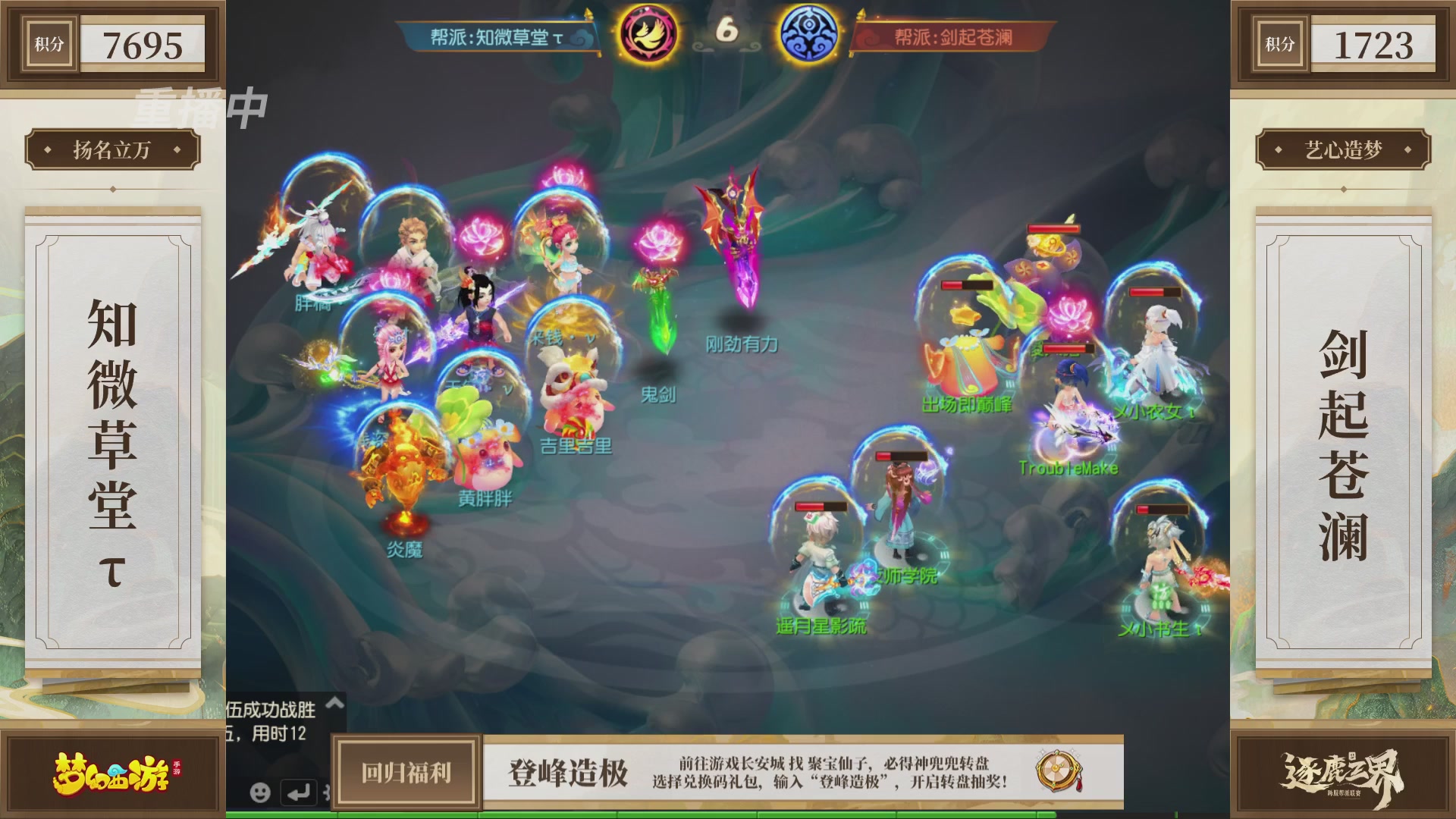This screenshot has width=1456, height=819.
Task: Click the right 积分 score seal icon
Action: 1279,44
